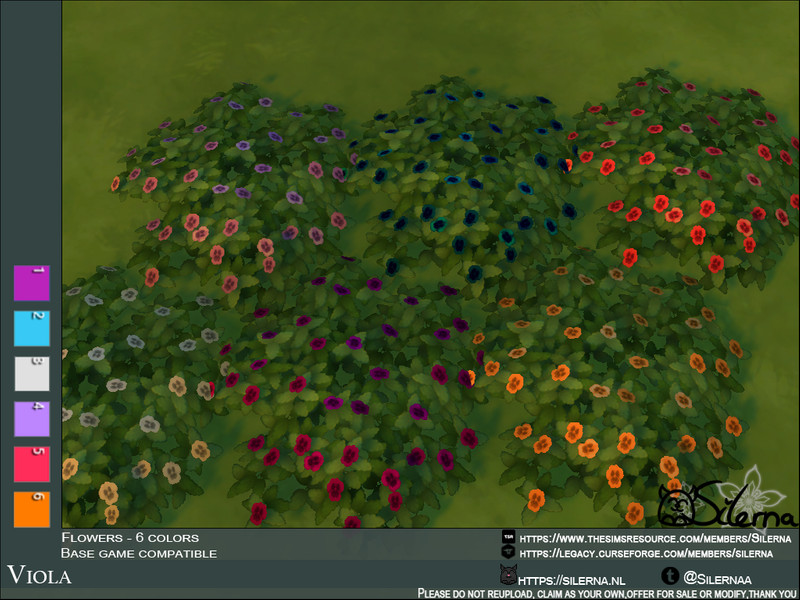Choose the cyan blue color swatch
This screenshot has height=600, width=800.
(x=31, y=328)
